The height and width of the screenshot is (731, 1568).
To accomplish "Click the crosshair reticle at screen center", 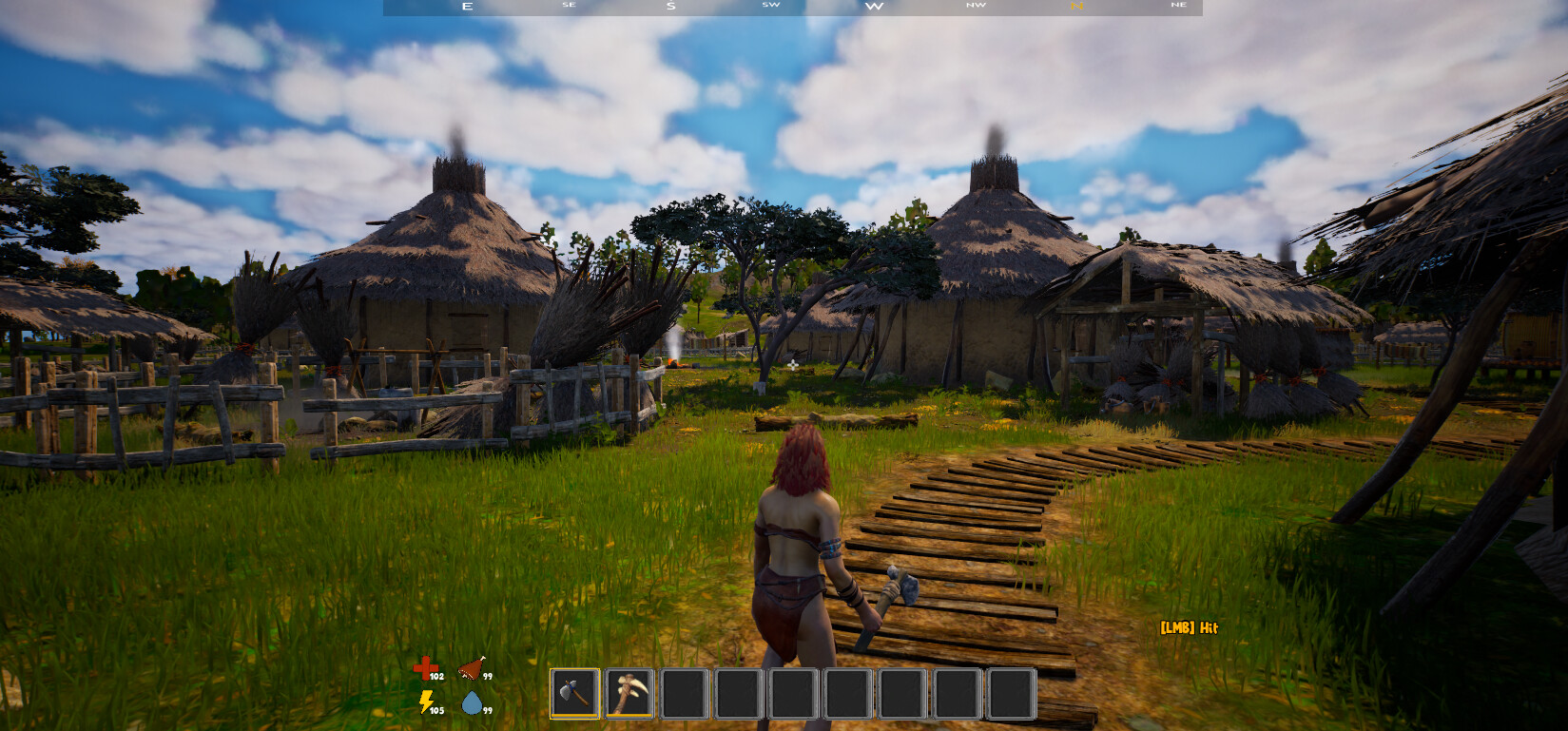I will tap(791, 363).
